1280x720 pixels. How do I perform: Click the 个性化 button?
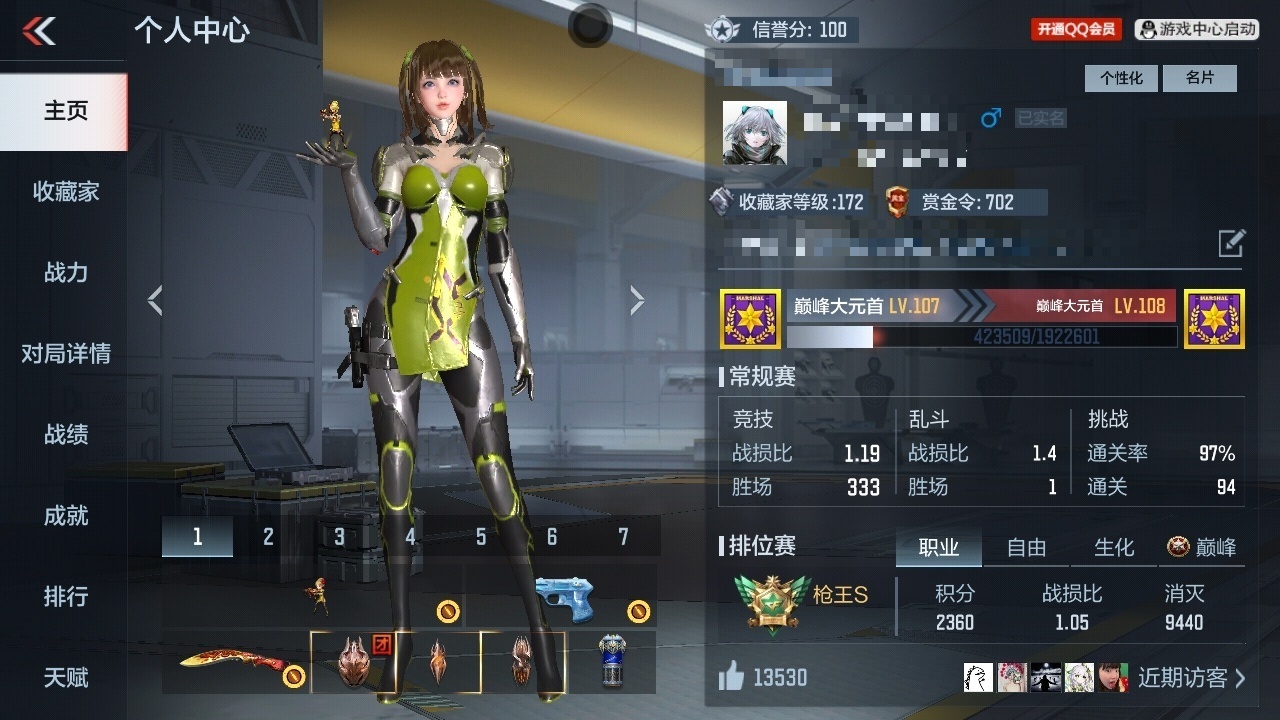[x=1120, y=78]
